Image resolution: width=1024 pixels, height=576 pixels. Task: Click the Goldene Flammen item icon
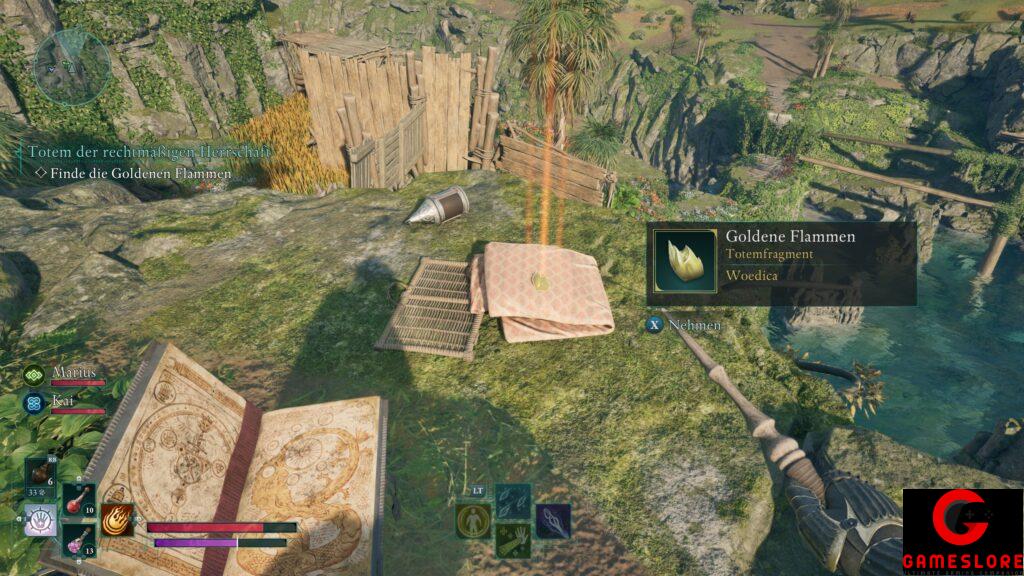click(684, 262)
